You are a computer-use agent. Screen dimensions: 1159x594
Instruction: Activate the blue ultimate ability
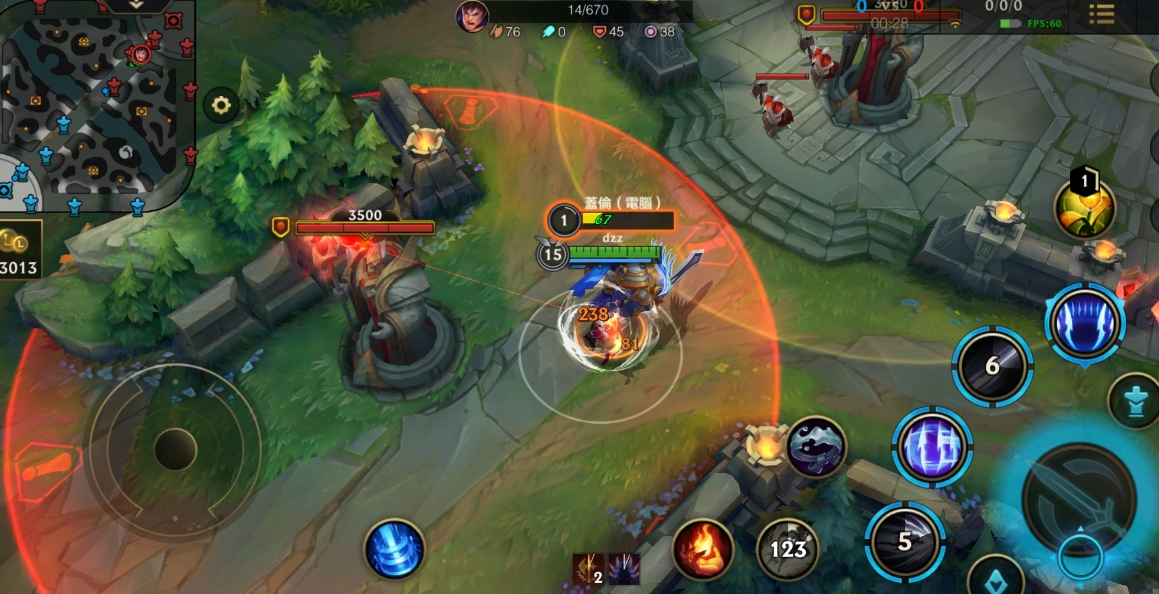point(1084,323)
